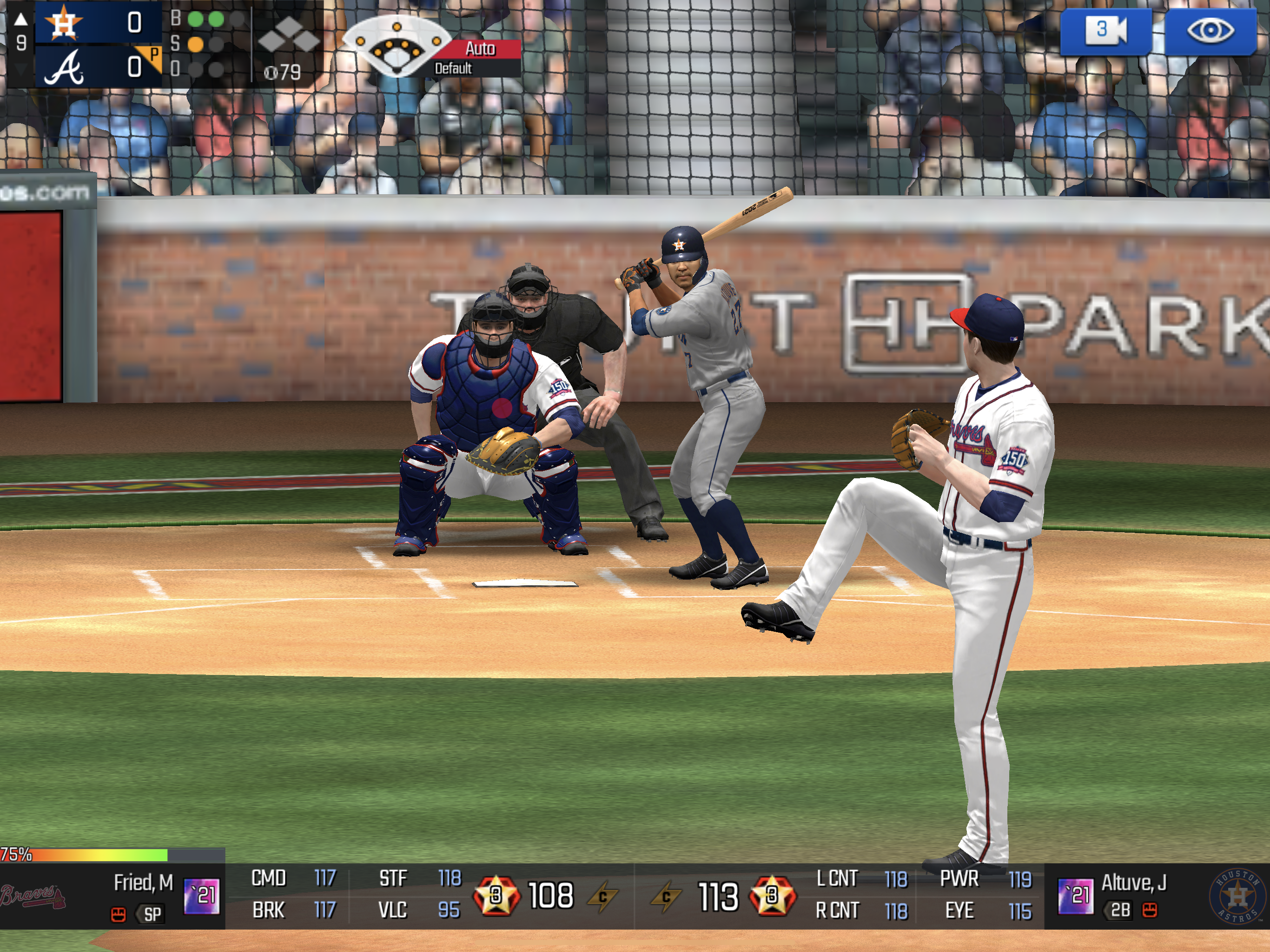
Task: Switch the camera view with the camera button
Action: point(1105,31)
